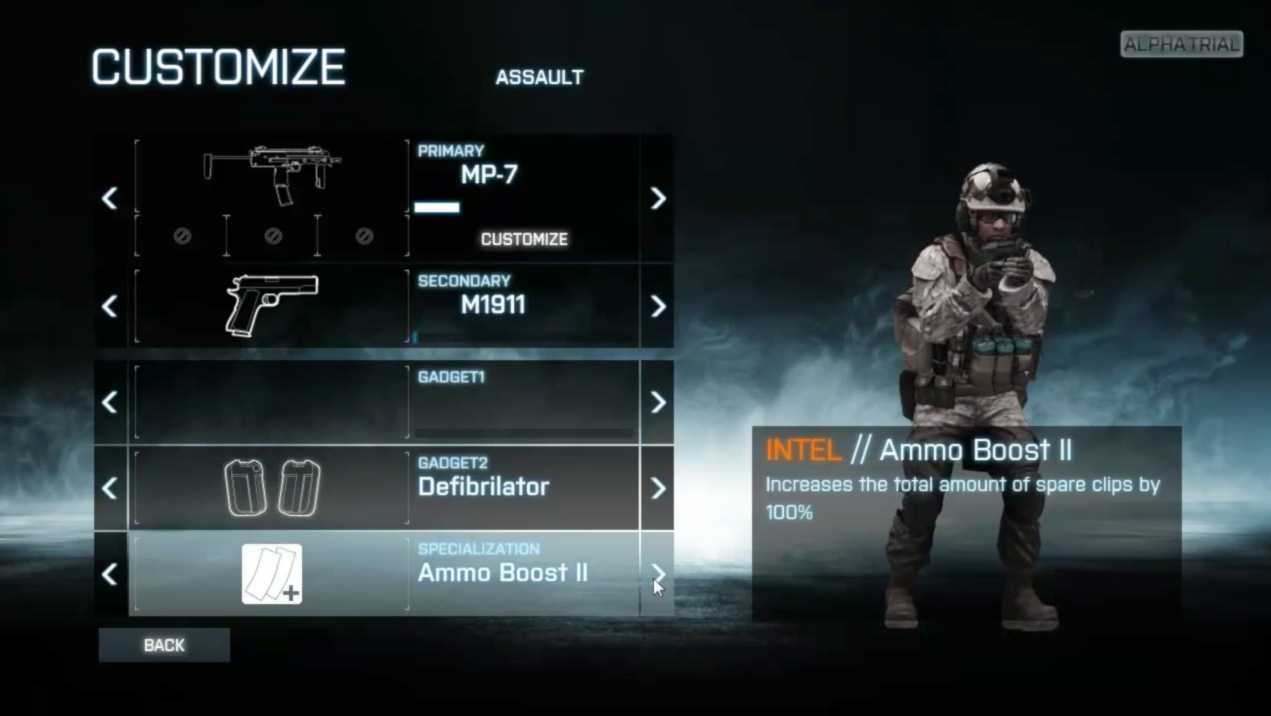
Task: Select previous specialization before Ammo Boost II
Action: [x=110, y=573]
